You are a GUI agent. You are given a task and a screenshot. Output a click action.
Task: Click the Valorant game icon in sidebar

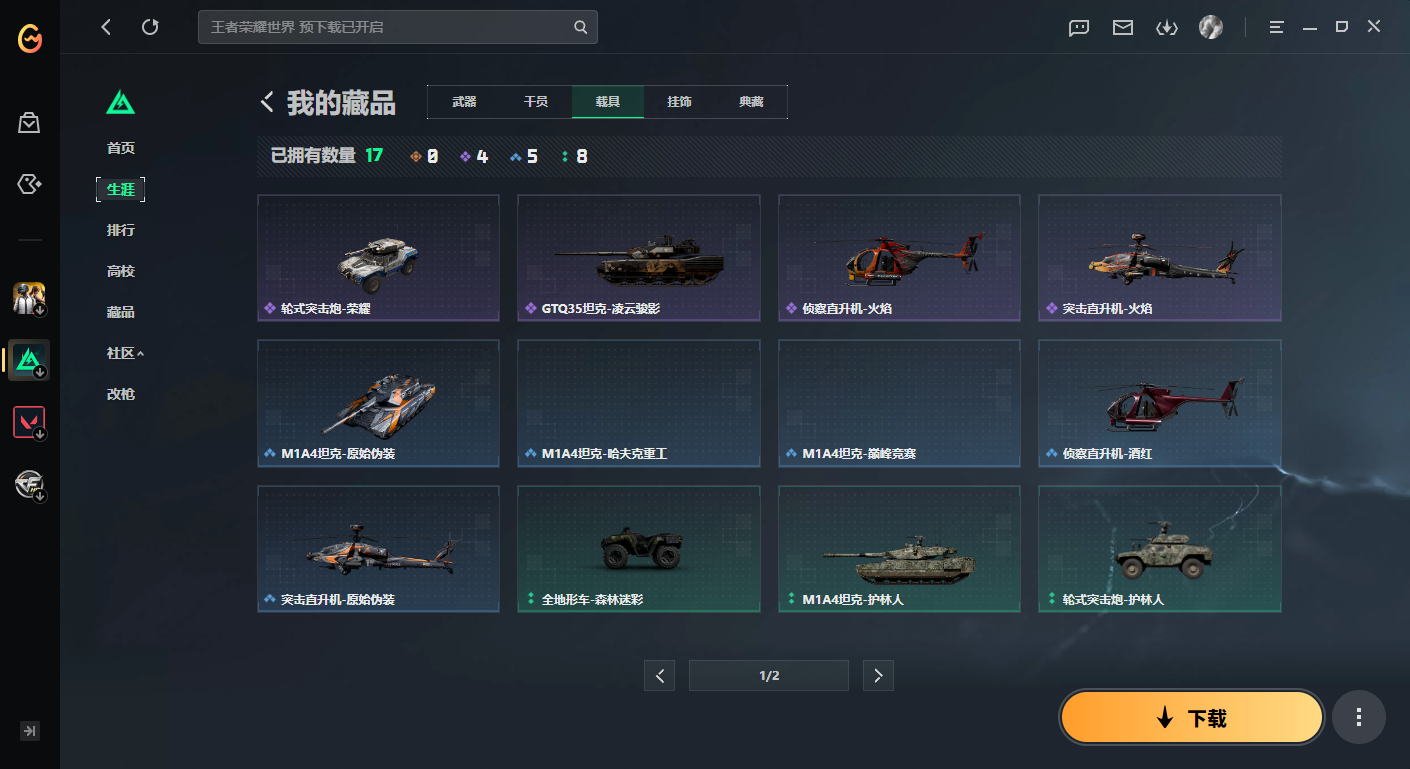(29, 421)
